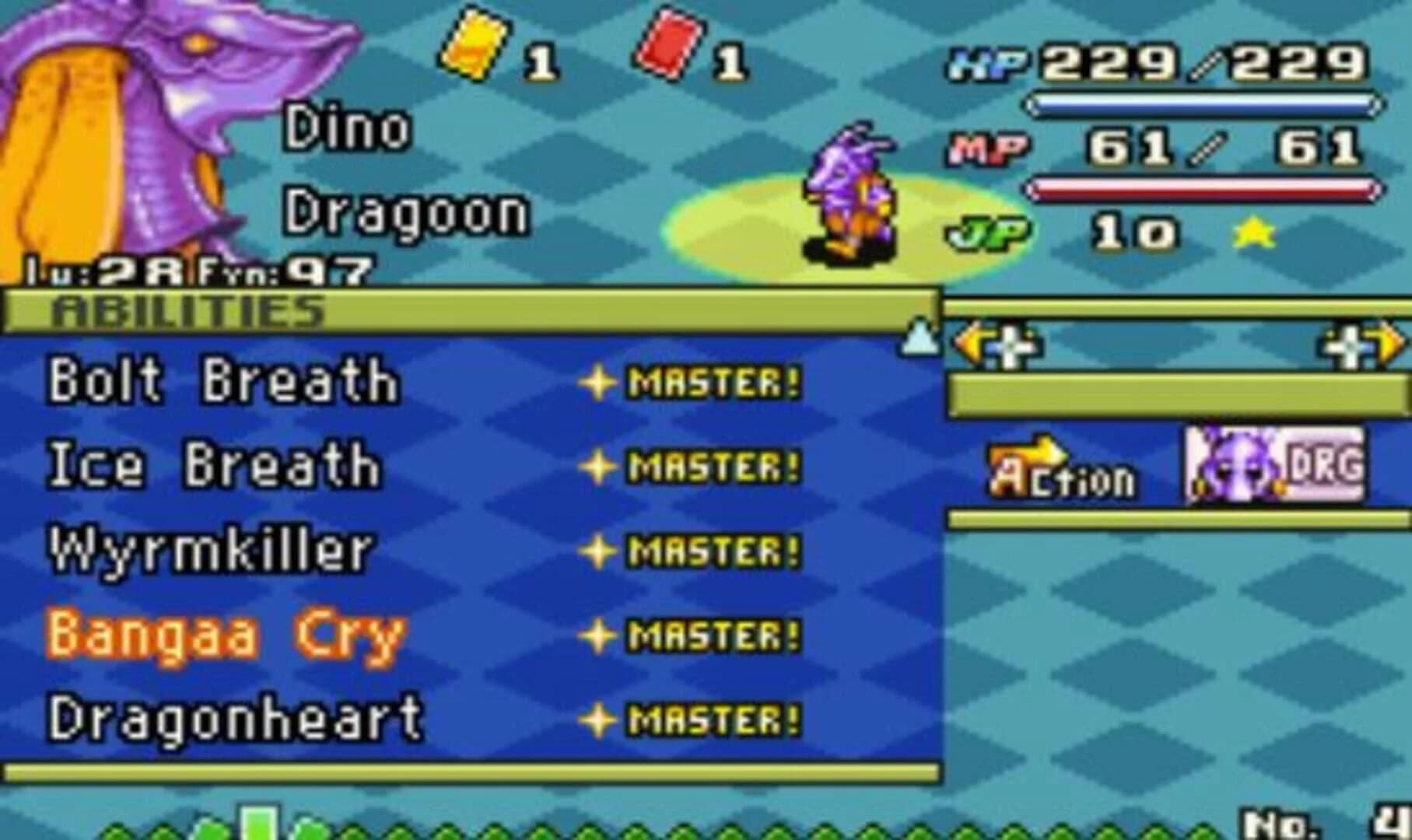Click the JP star icon

1253,231
